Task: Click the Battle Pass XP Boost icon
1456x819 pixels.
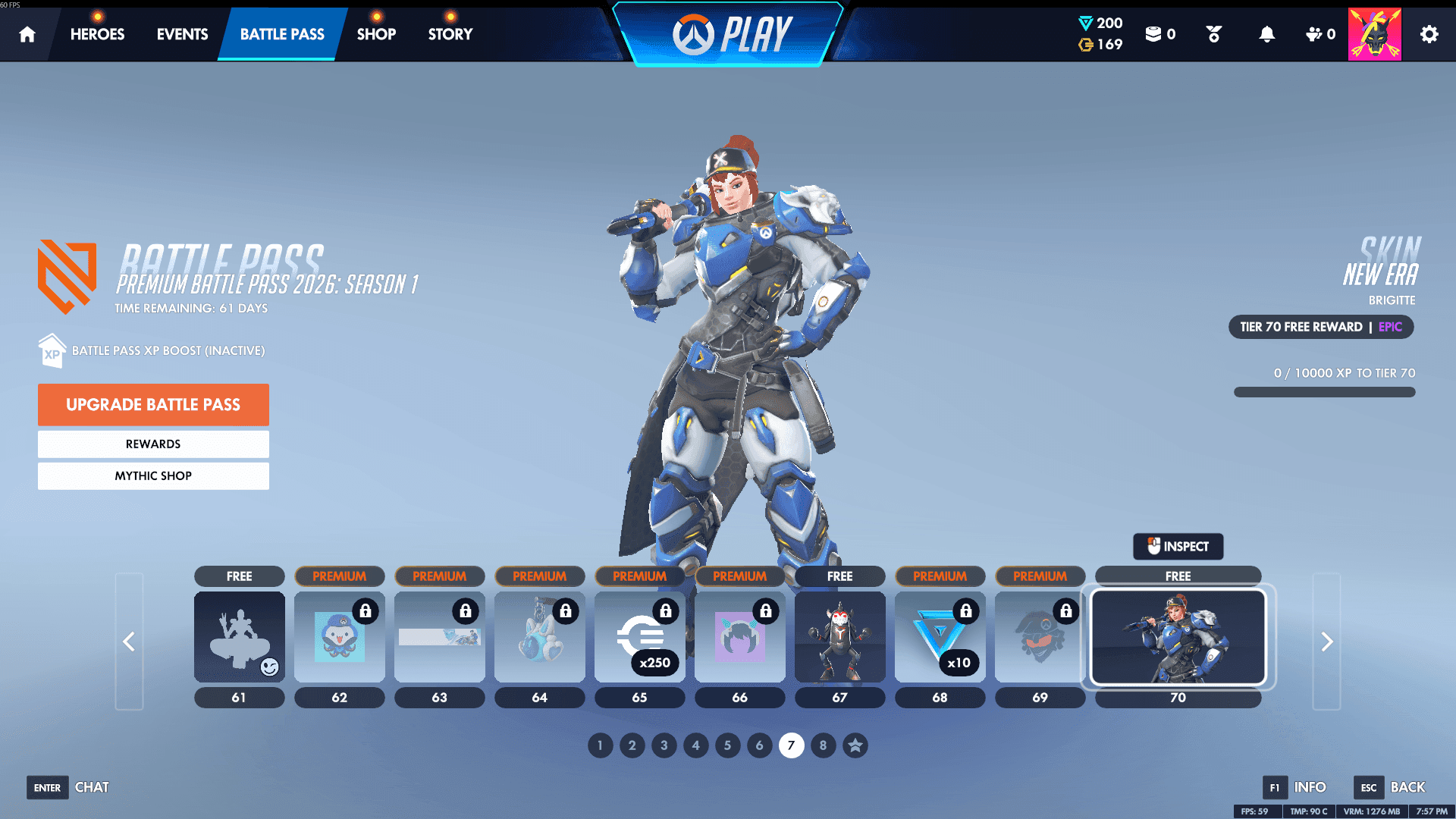Action: (51, 350)
